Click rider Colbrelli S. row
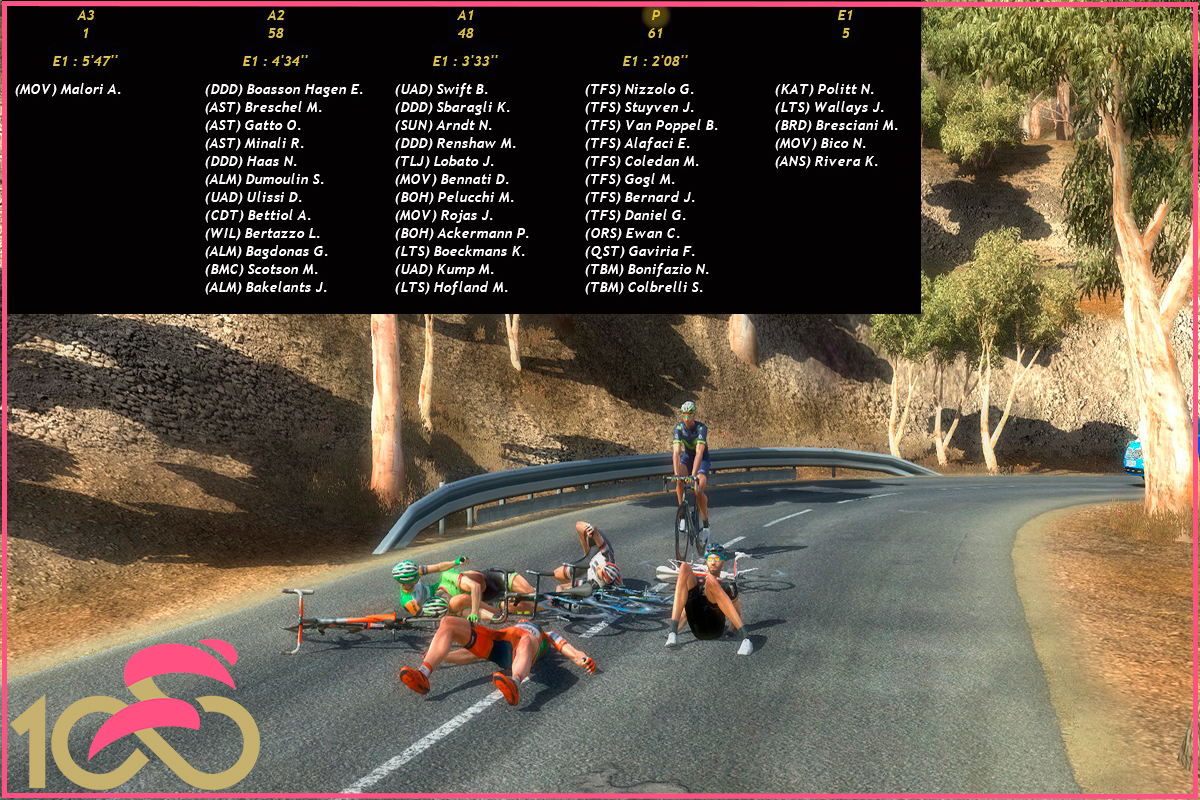The width and height of the screenshot is (1200, 800). [644, 288]
